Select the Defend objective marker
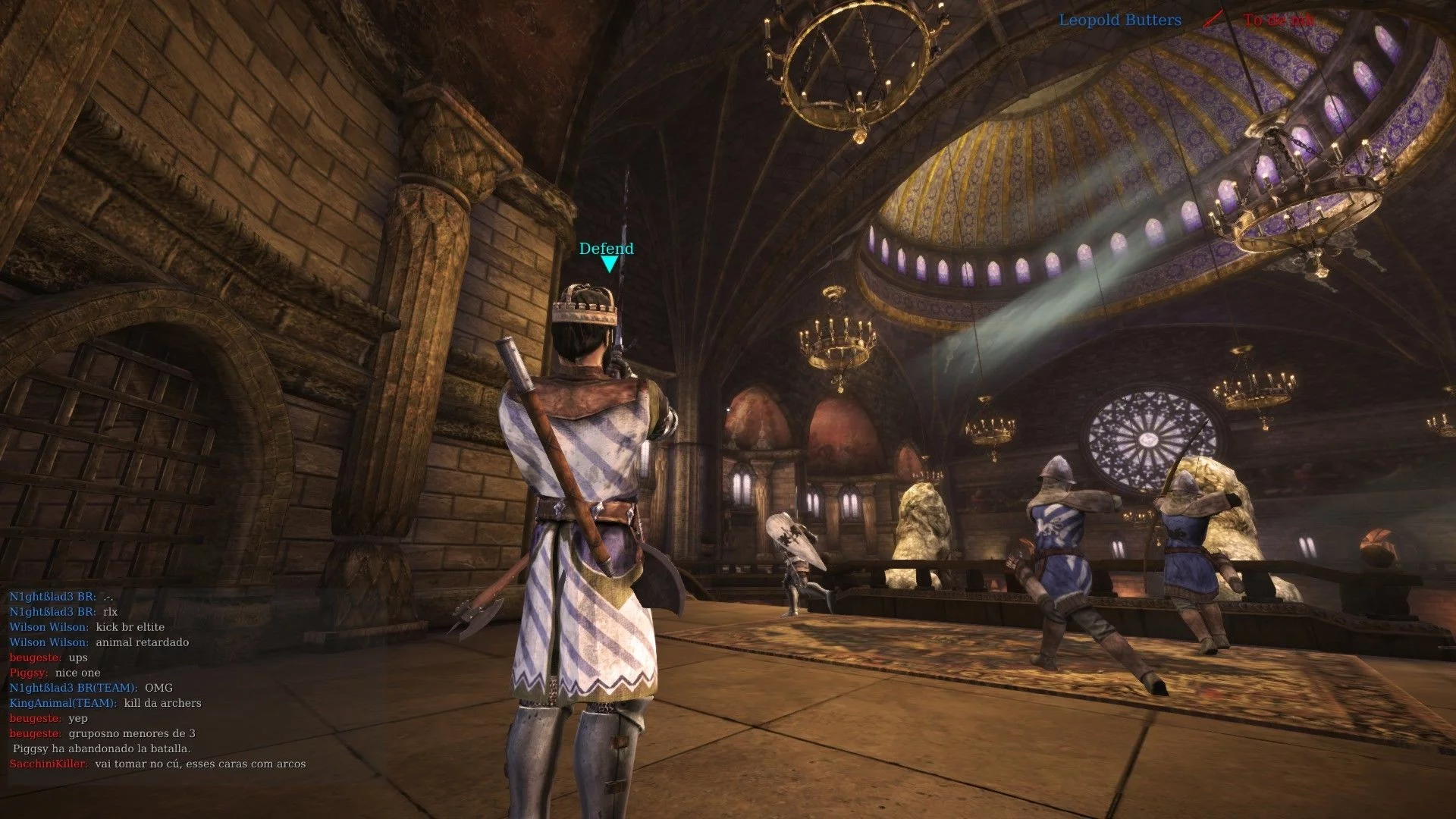The height and width of the screenshot is (819, 1456). pyautogui.click(x=607, y=256)
